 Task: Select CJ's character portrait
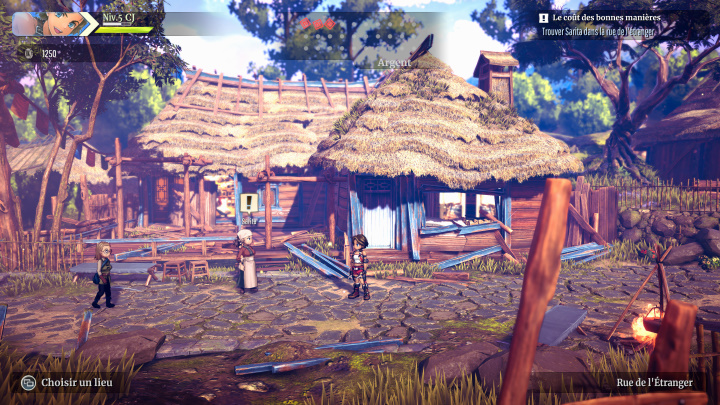pos(62,23)
